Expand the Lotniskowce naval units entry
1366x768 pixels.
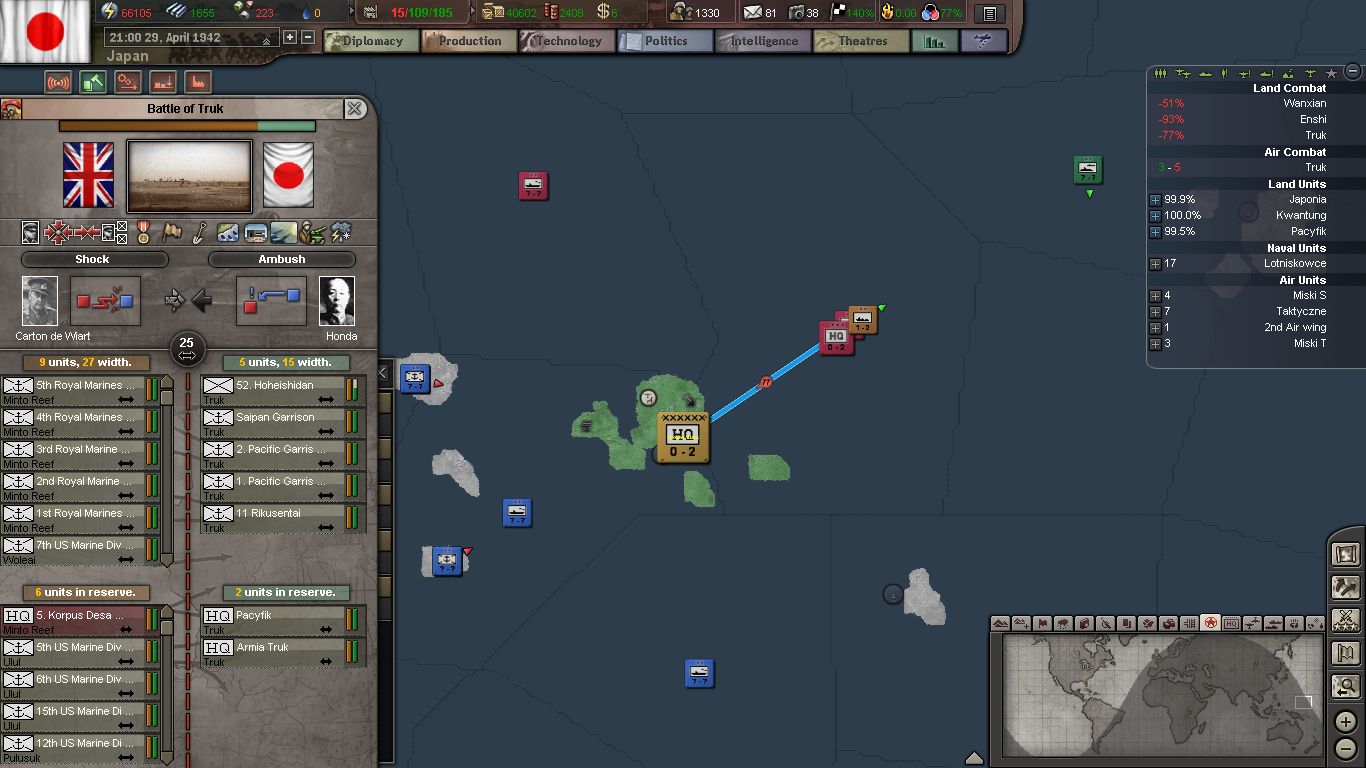(x=1155, y=264)
